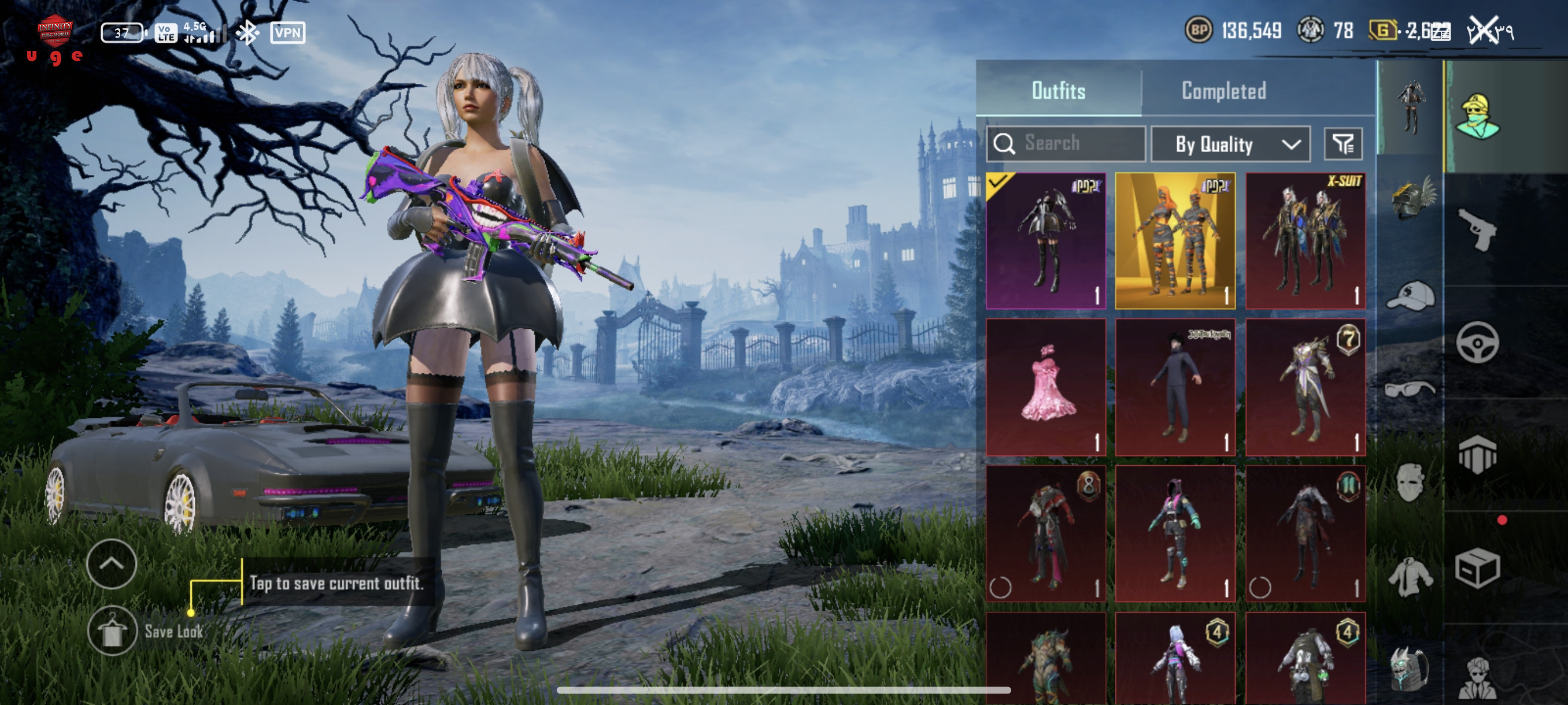The width and height of the screenshot is (1568, 705).
Task: Show the cap headwear category
Action: pos(1411,295)
